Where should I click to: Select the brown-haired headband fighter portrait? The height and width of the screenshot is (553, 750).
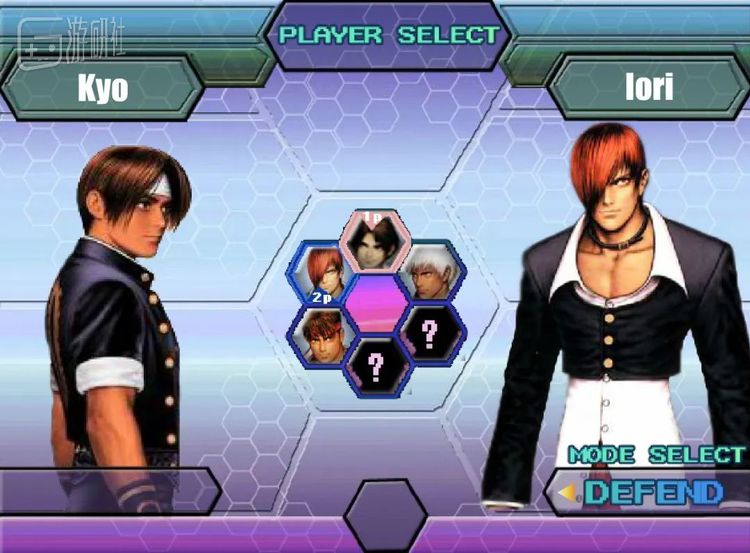point(321,333)
